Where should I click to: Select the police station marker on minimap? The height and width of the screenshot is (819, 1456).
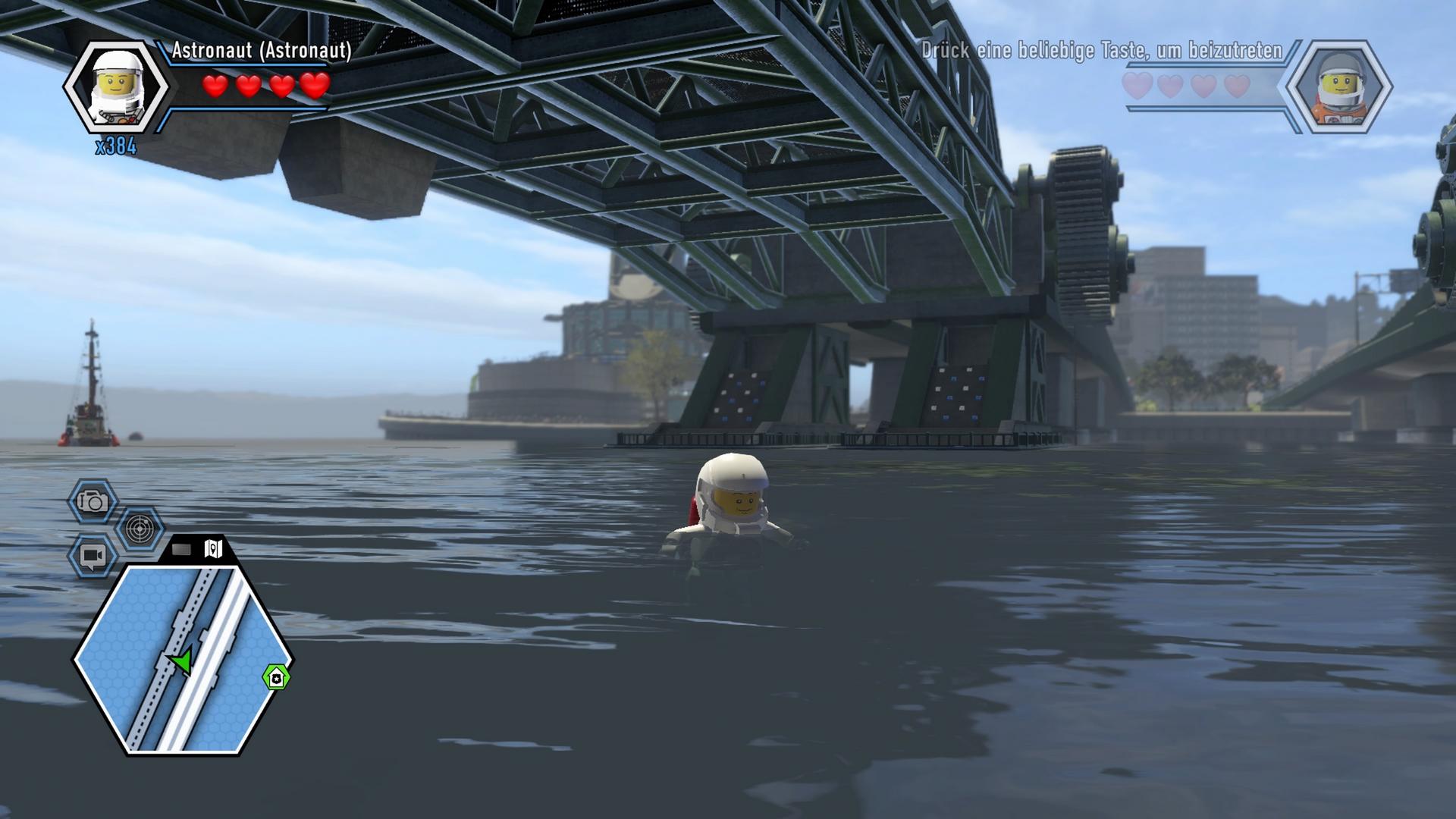pos(276,677)
